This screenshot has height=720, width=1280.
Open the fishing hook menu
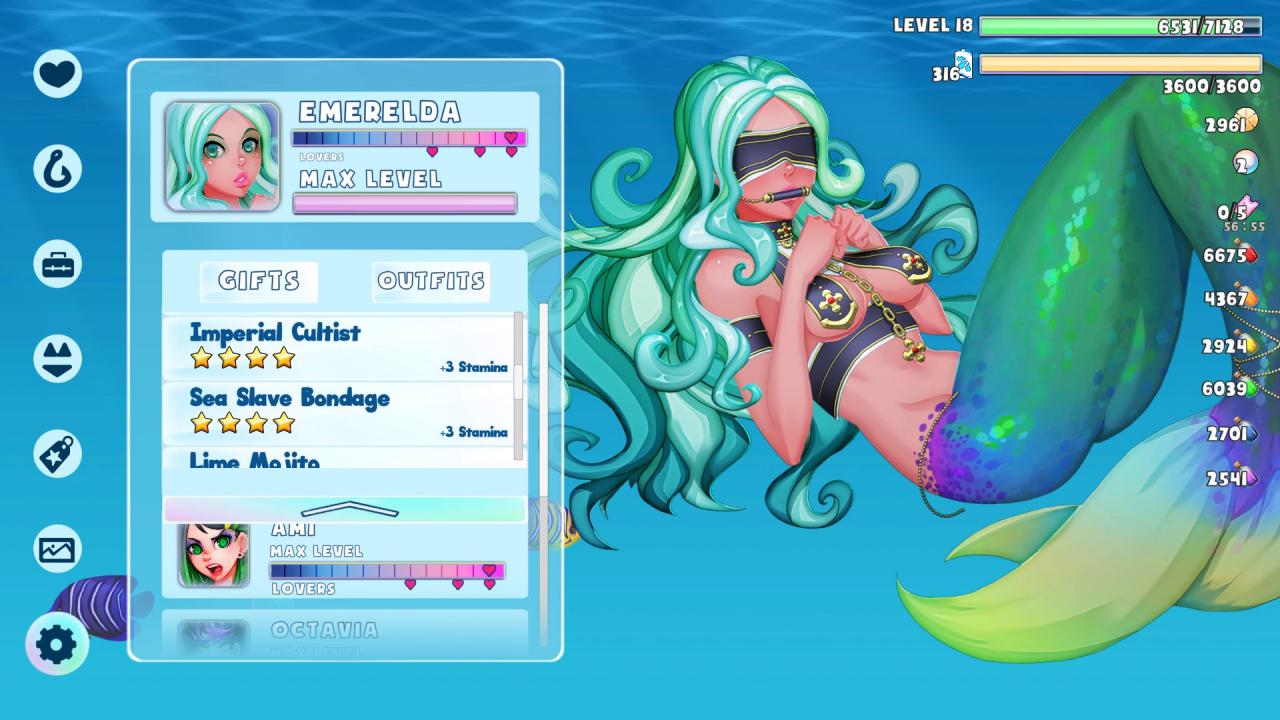click(x=57, y=168)
